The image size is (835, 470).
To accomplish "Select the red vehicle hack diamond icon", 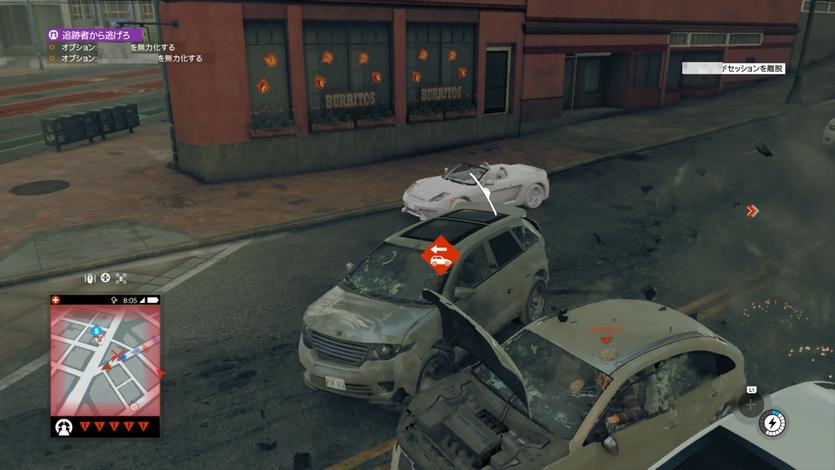I will (439, 256).
